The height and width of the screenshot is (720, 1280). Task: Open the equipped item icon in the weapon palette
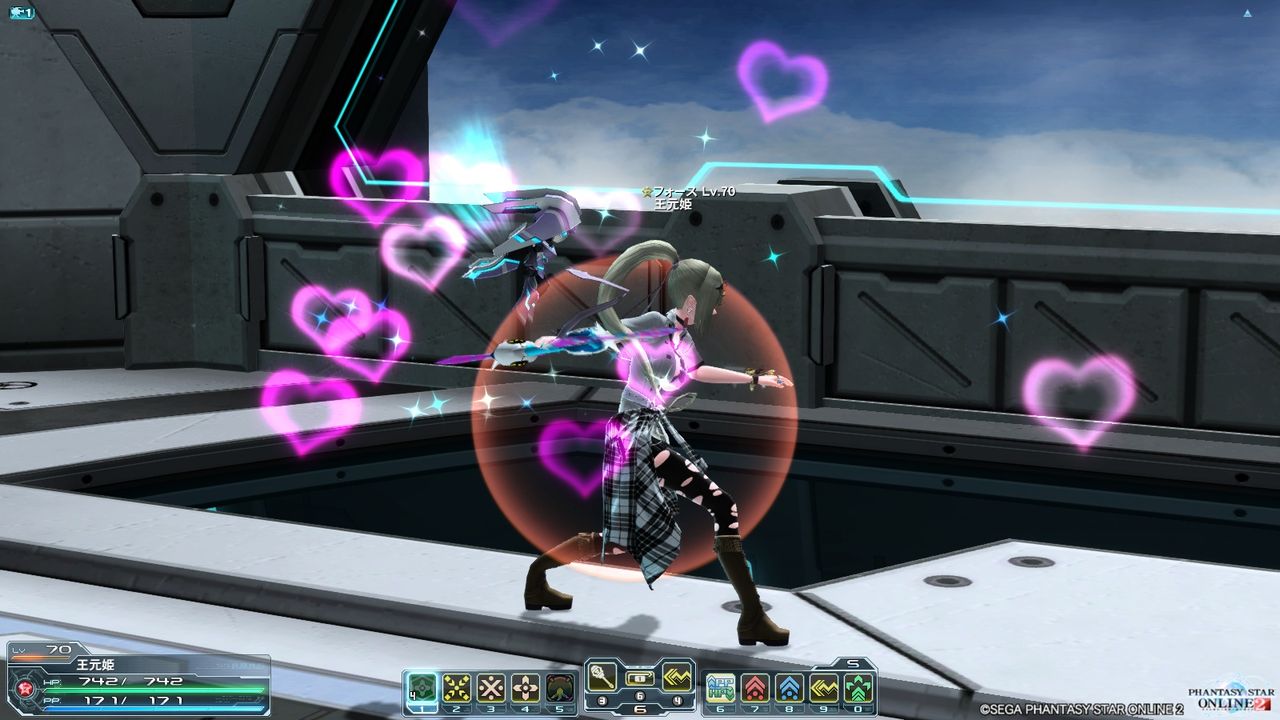(640, 679)
